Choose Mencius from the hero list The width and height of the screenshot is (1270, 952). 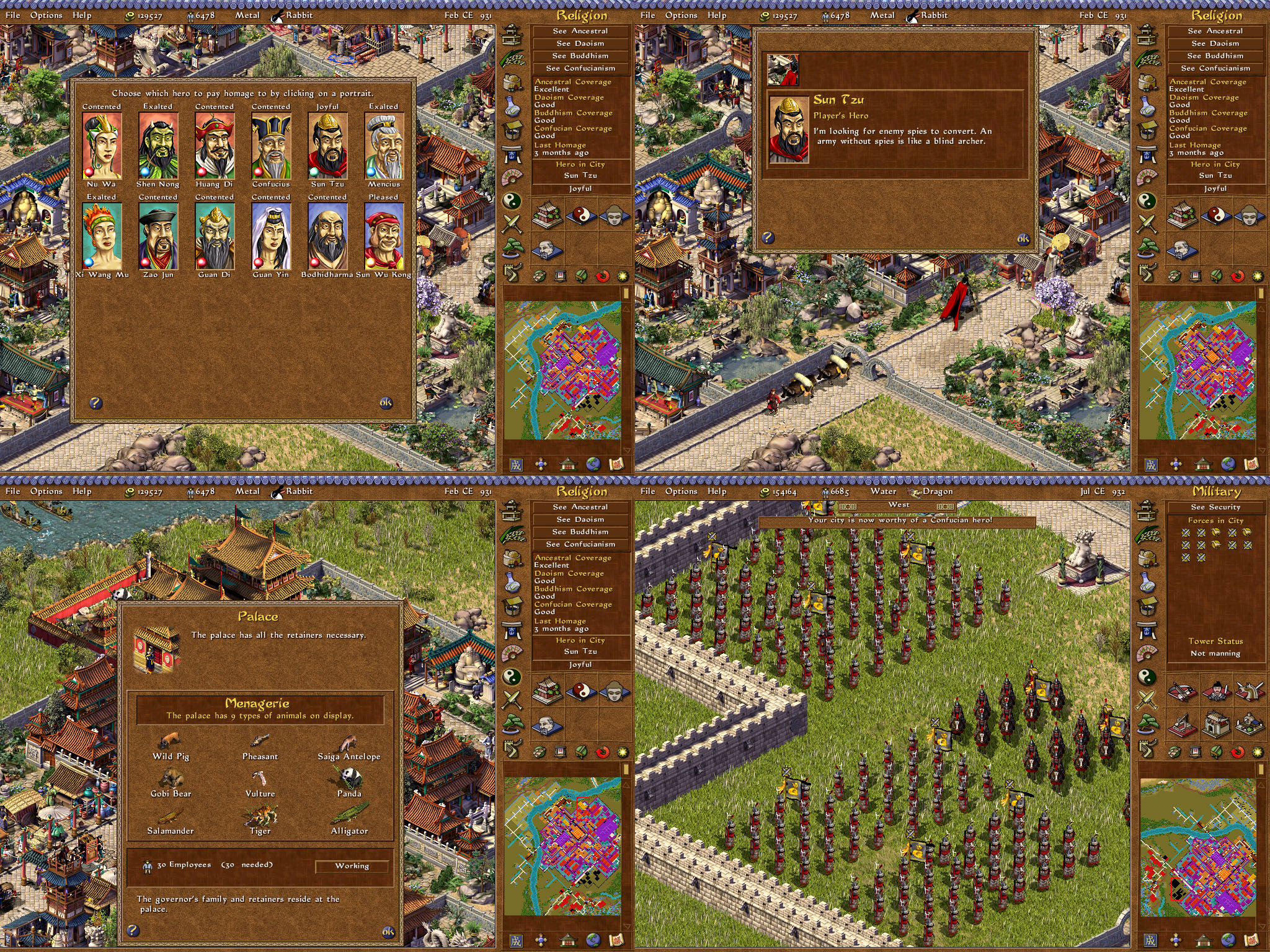coord(384,146)
